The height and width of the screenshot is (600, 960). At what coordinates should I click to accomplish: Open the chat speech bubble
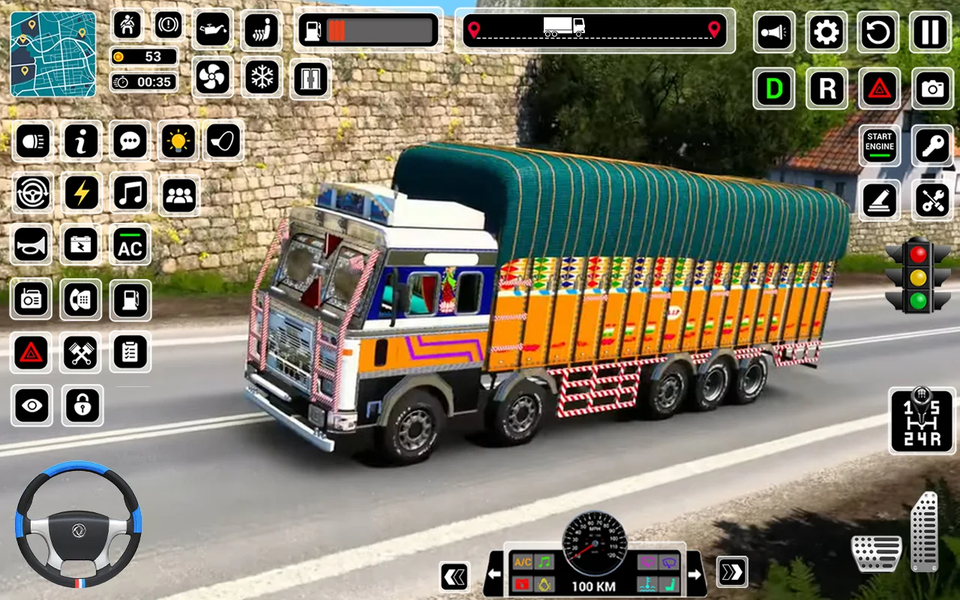click(130, 141)
